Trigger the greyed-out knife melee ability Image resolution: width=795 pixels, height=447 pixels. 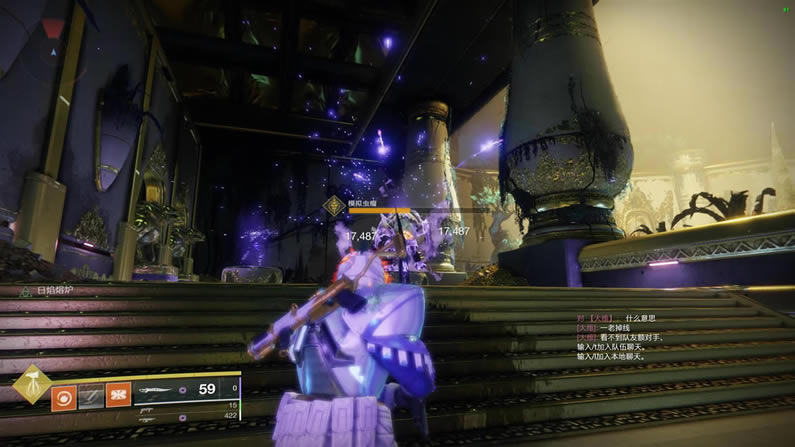[x=91, y=394]
